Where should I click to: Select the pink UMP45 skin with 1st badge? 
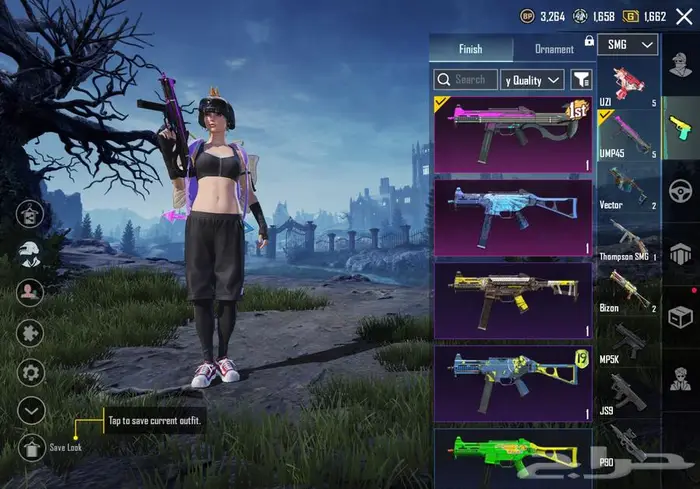click(513, 133)
